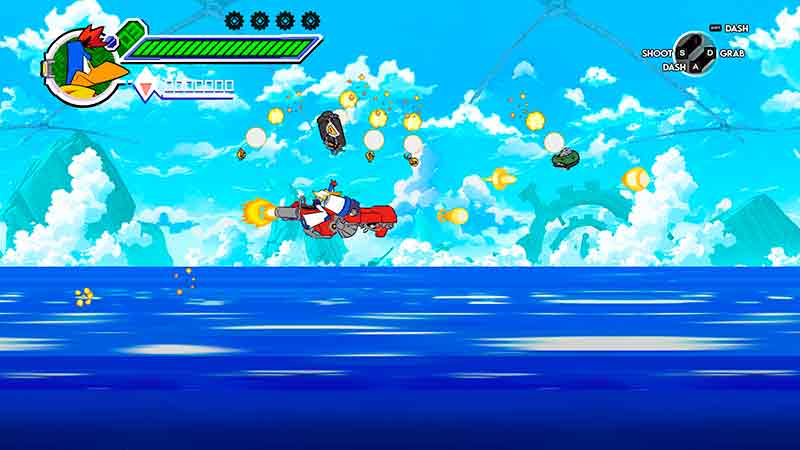Click the bird pilot character portrait

(x=84, y=66)
